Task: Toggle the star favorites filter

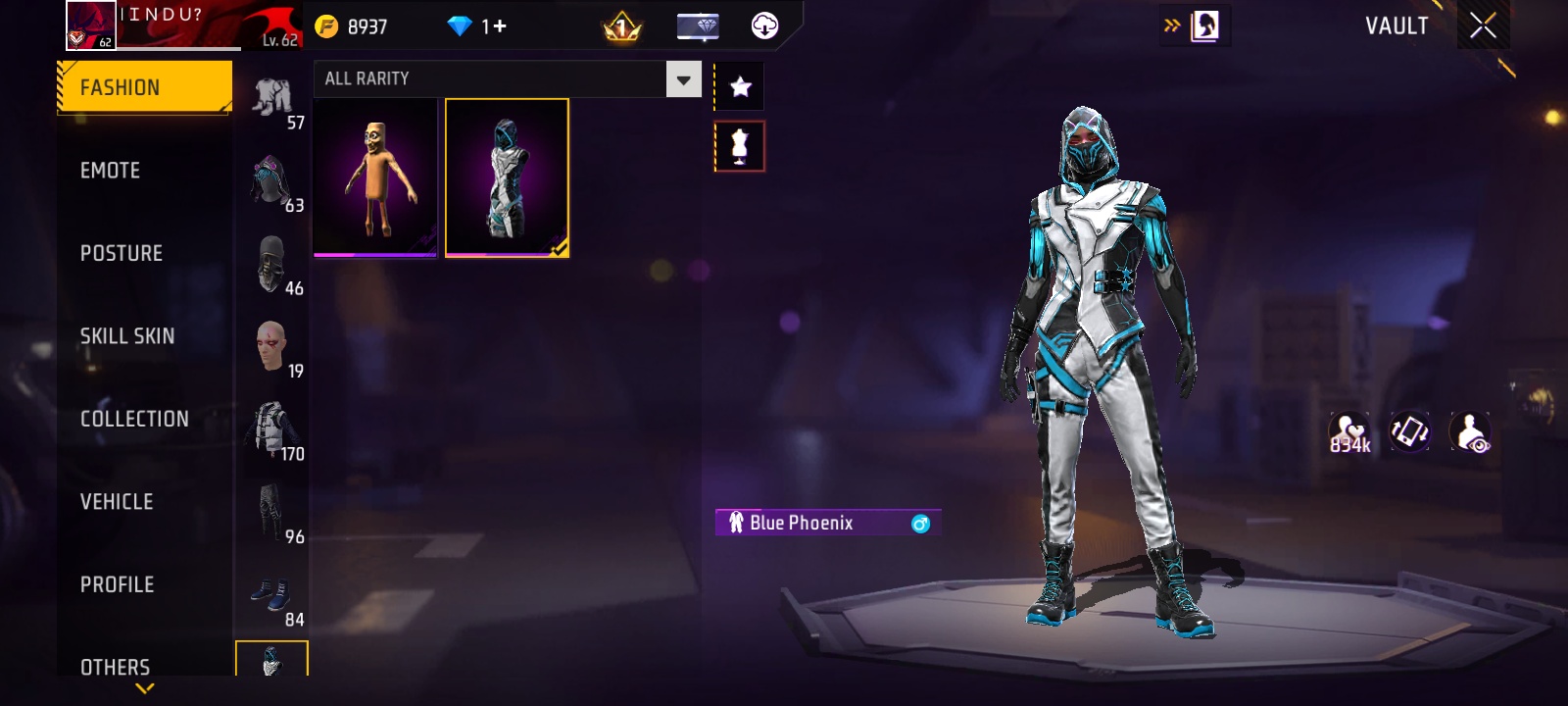Action: pyautogui.click(x=740, y=87)
